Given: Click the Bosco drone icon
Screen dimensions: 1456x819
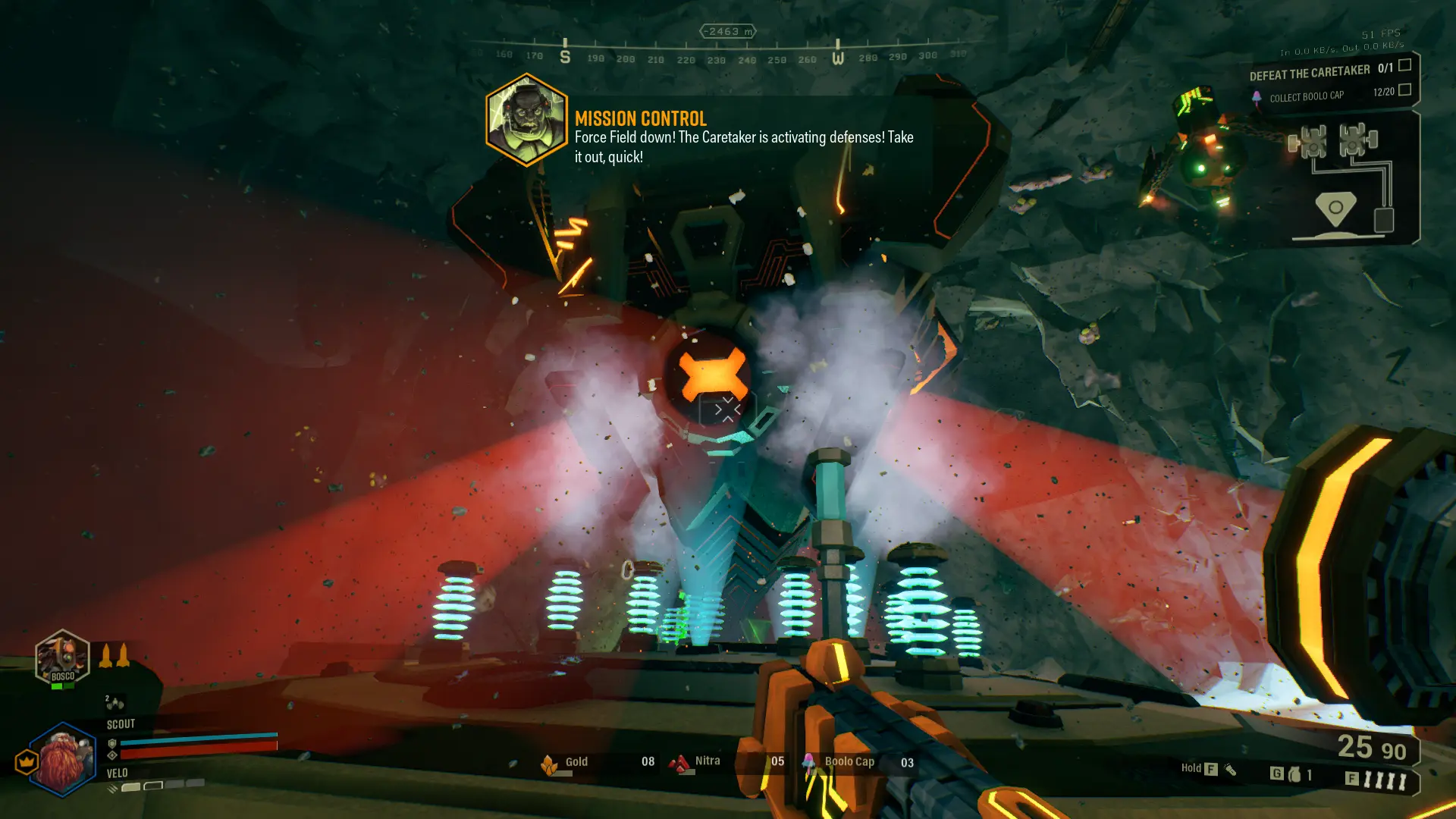Looking at the screenshot, I should 62,658.
